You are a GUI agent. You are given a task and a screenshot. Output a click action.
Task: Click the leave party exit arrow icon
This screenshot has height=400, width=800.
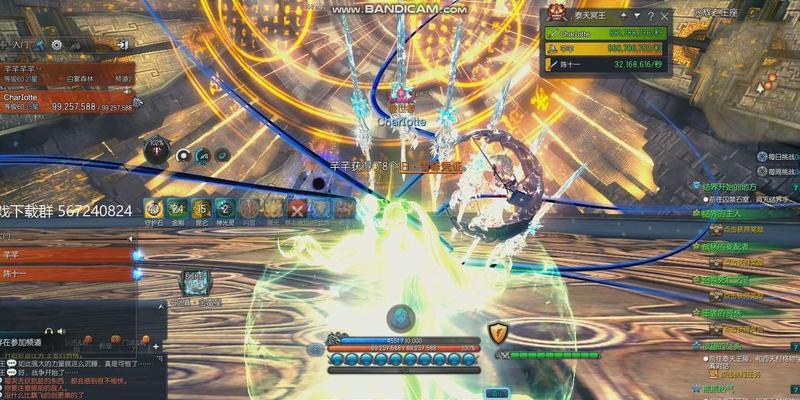122,45
